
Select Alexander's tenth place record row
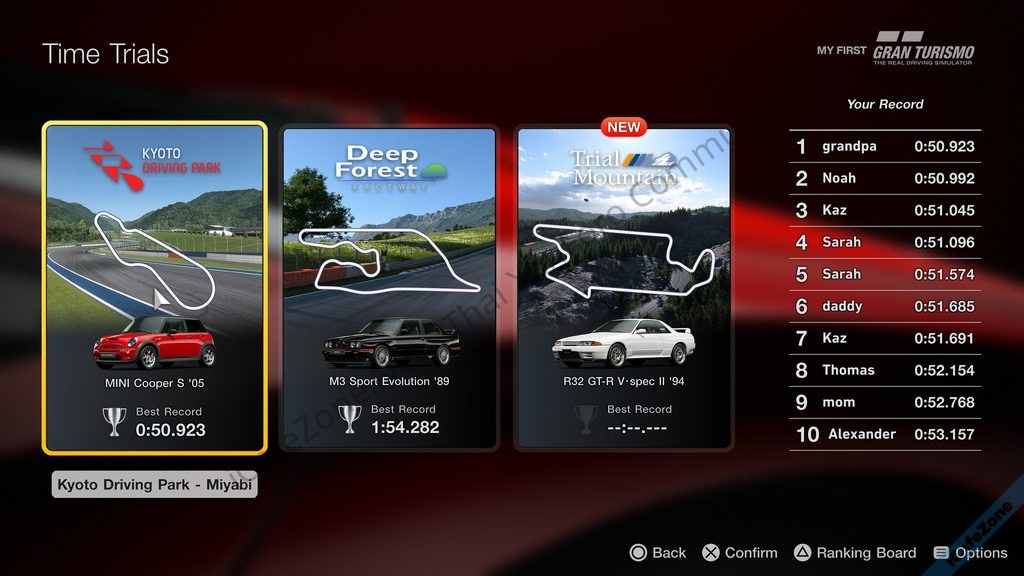(x=885, y=435)
